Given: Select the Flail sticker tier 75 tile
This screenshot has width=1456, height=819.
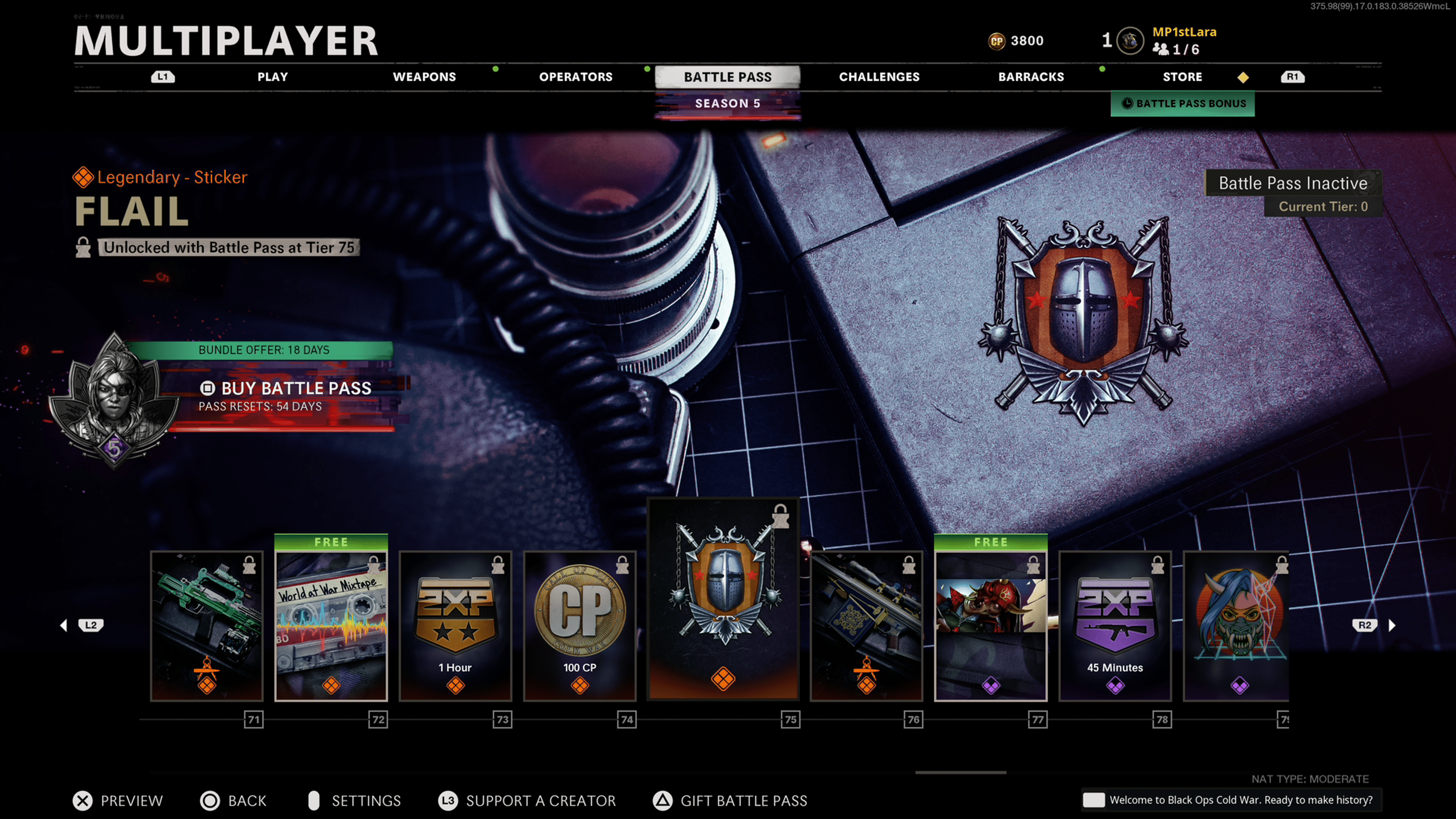Looking at the screenshot, I should 723,599.
